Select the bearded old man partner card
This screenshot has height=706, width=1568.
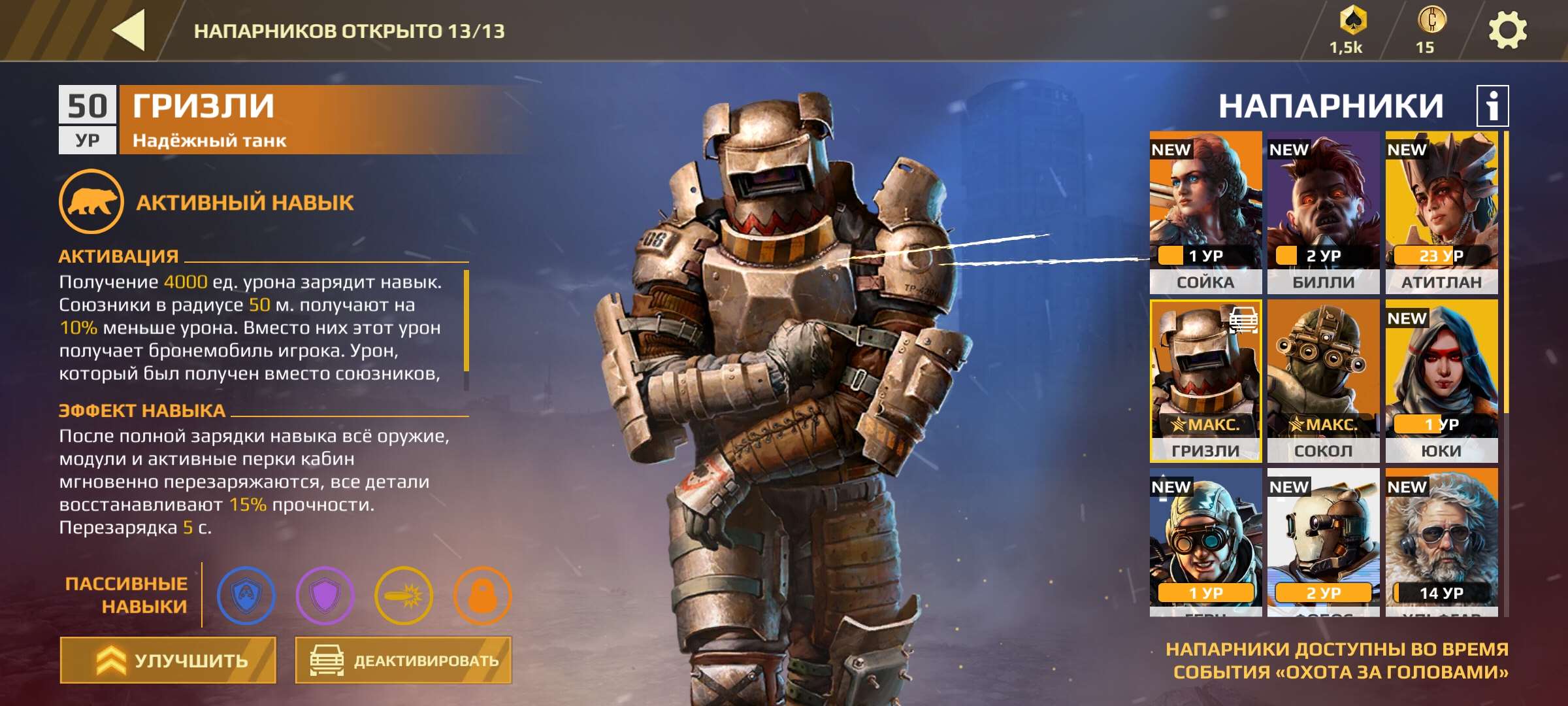[1441, 543]
